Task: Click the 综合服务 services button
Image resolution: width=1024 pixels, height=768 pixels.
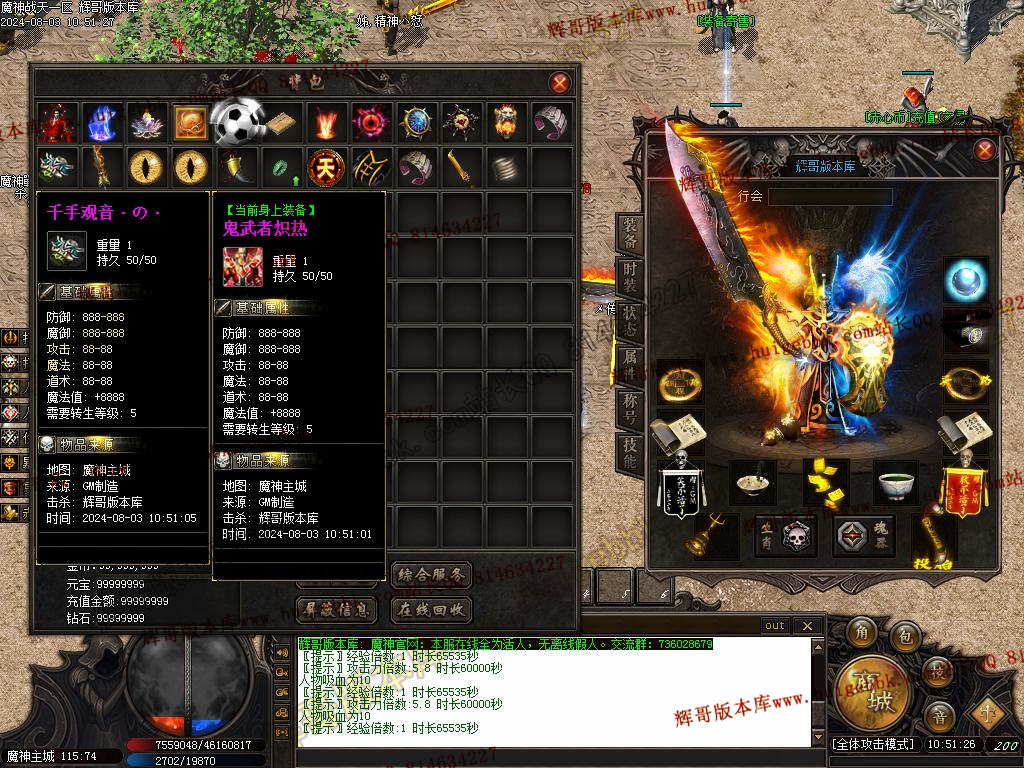Action: [x=430, y=575]
